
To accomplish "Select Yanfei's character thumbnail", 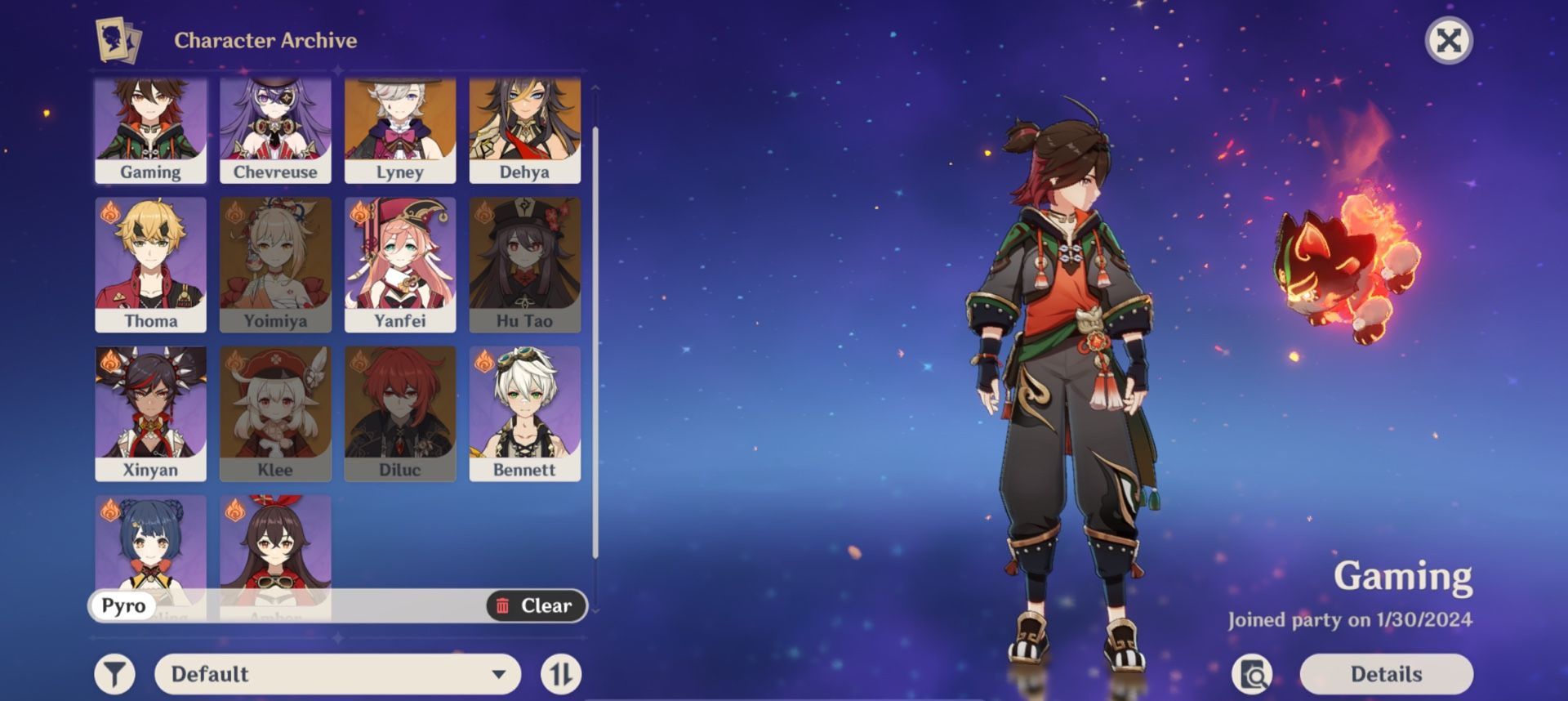I will (399, 263).
